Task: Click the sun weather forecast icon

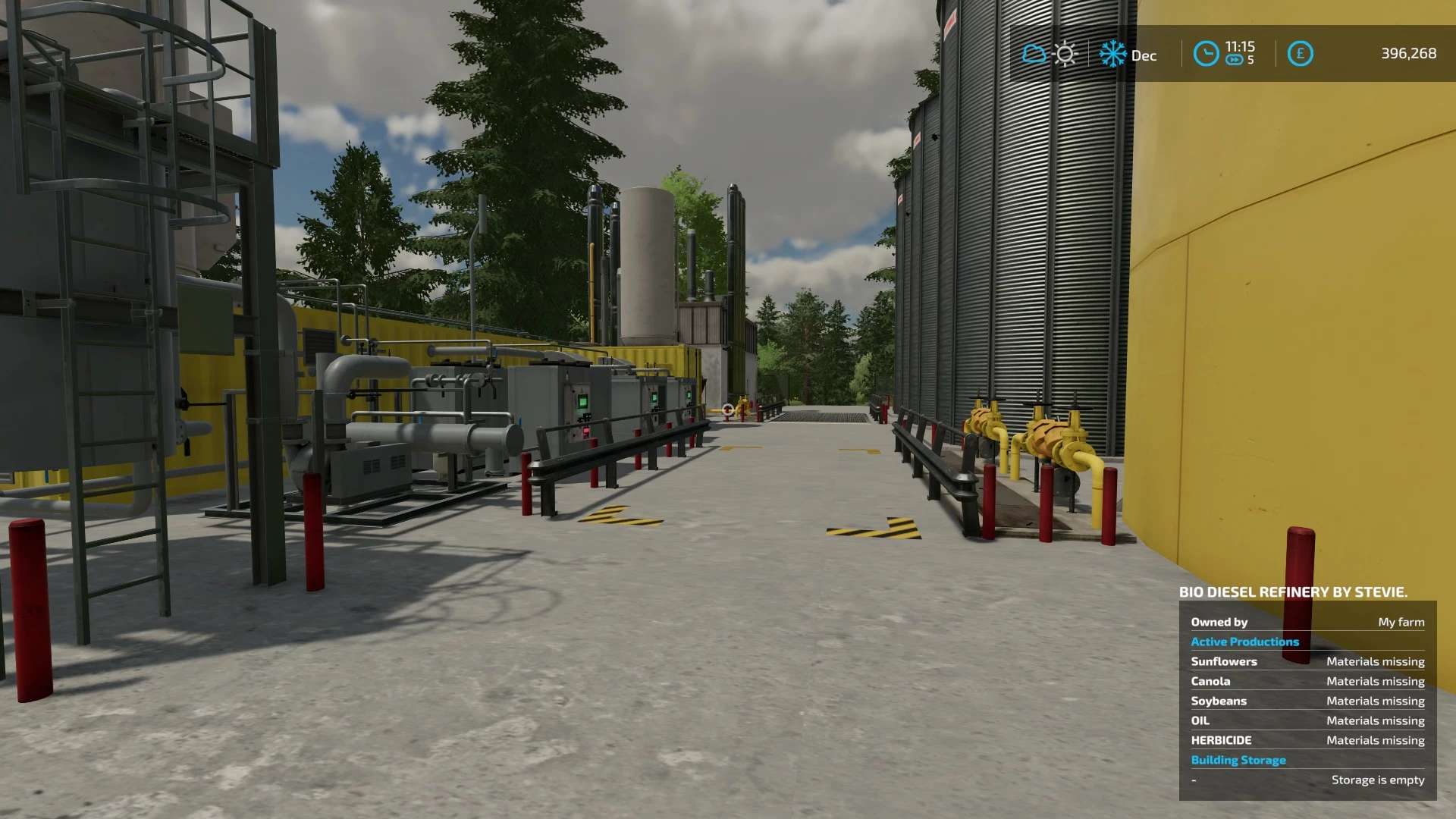Action: click(x=1065, y=54)
